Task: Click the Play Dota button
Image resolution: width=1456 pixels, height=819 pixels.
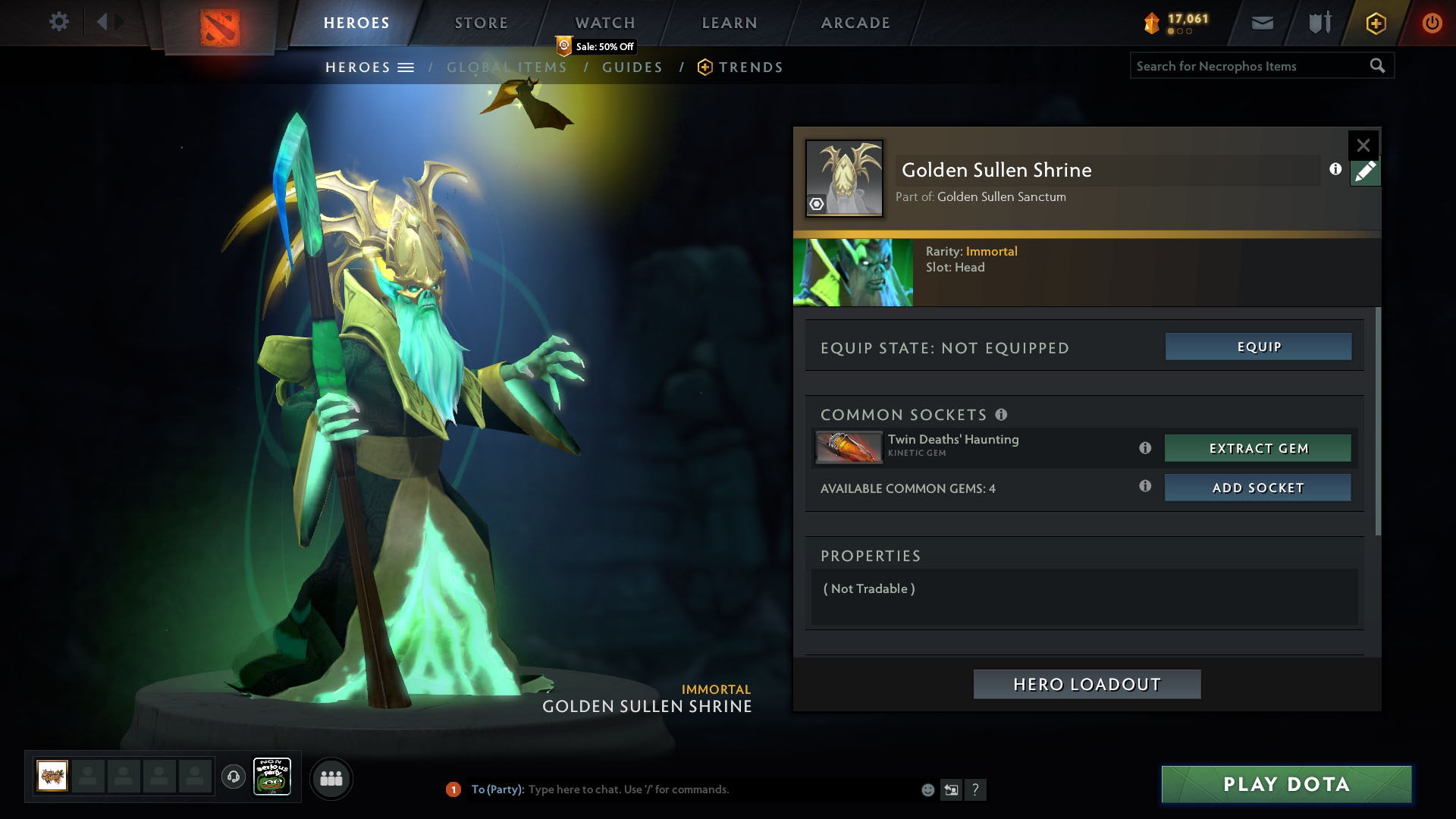Action: [1286, 784]
